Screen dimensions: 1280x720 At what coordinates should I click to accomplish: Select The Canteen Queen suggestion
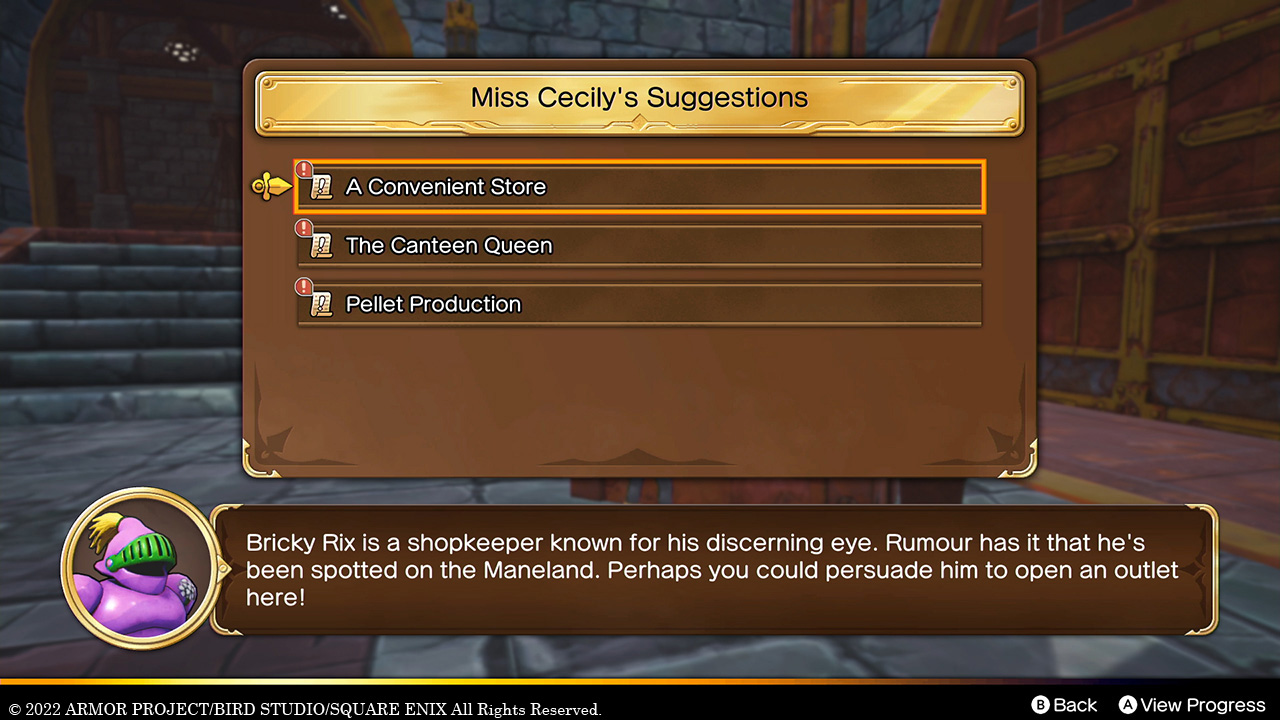pos(640,245)
